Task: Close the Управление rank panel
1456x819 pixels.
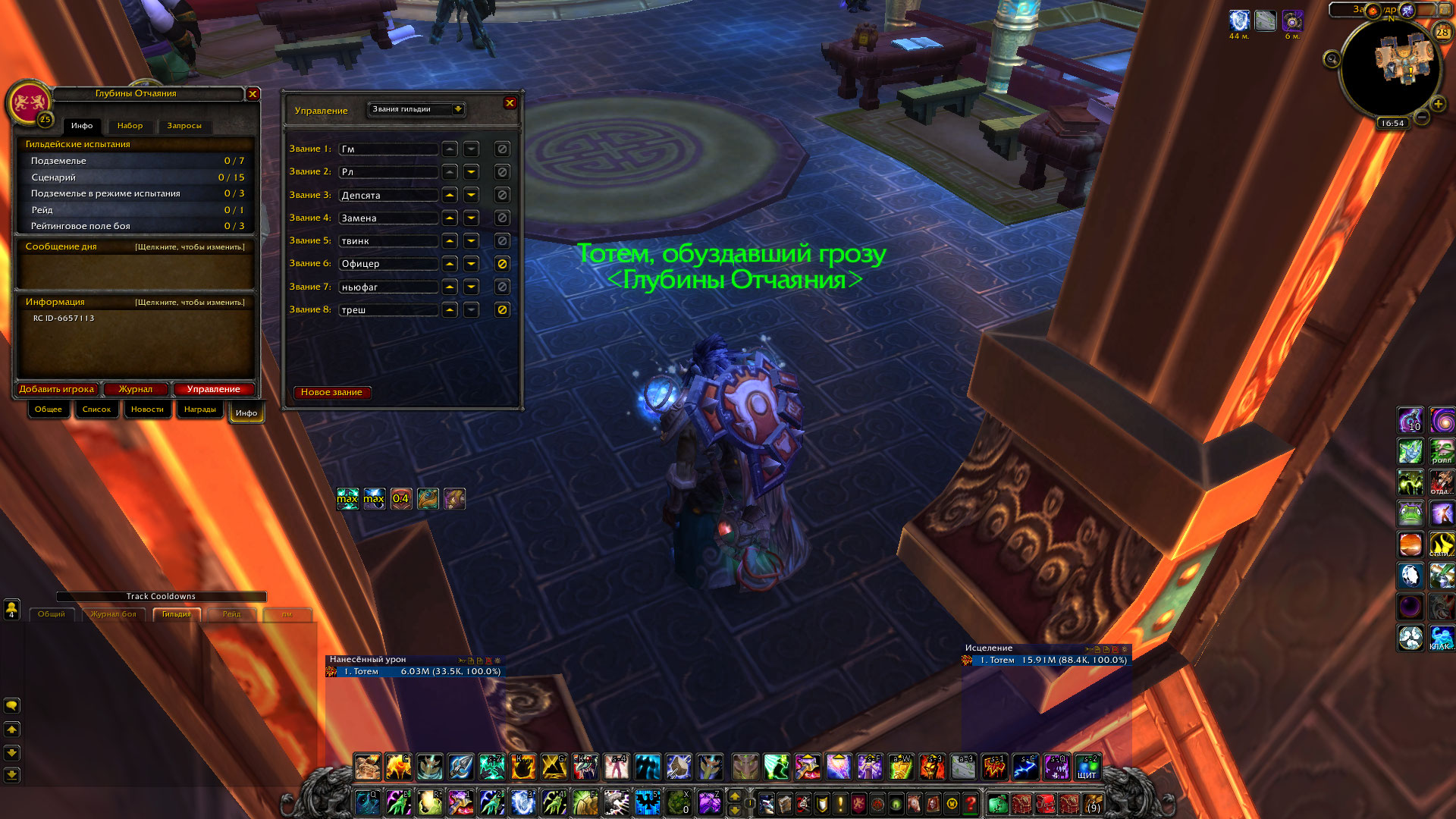Action: coord(510,103)
